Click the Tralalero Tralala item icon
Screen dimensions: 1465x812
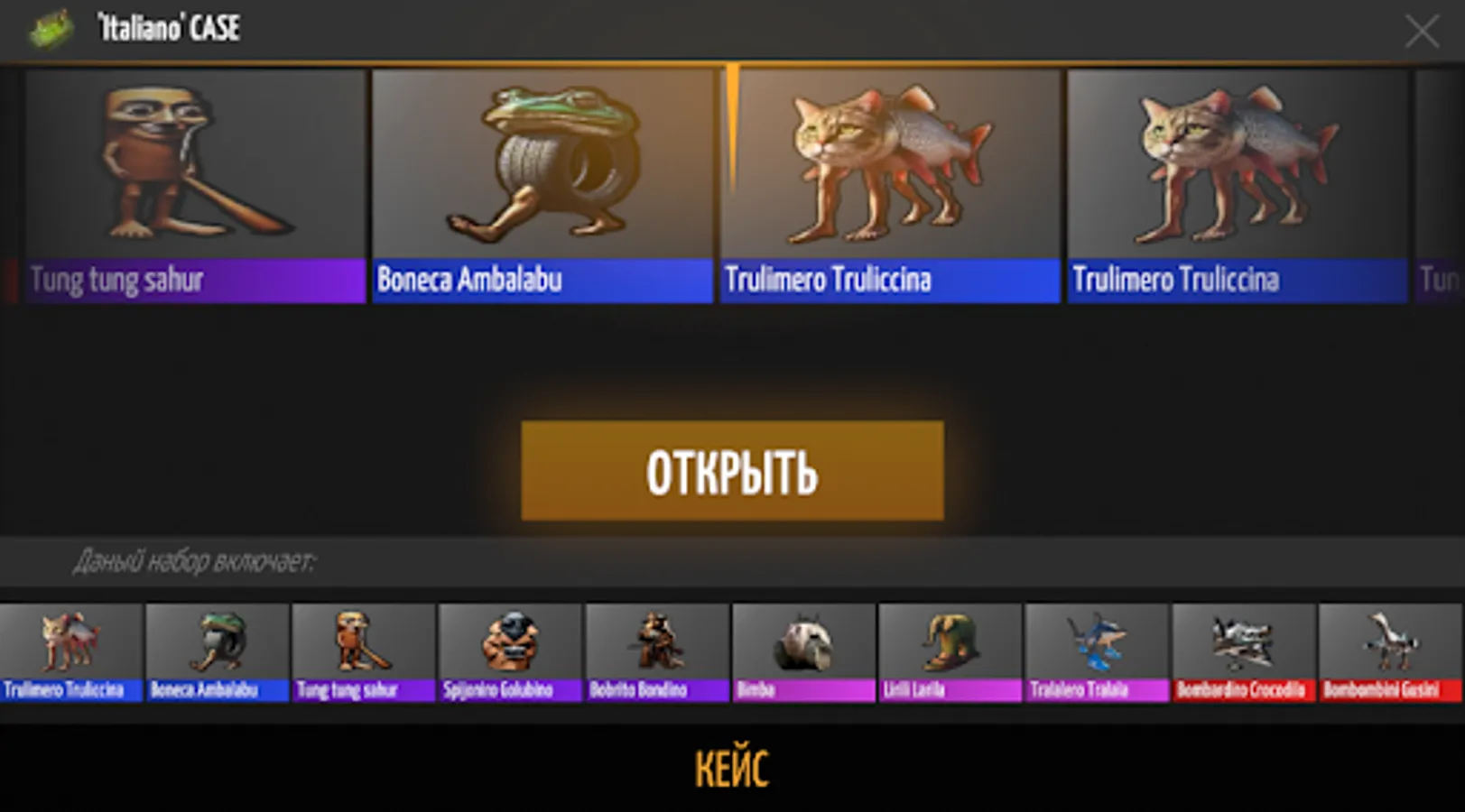(1095, 651)
